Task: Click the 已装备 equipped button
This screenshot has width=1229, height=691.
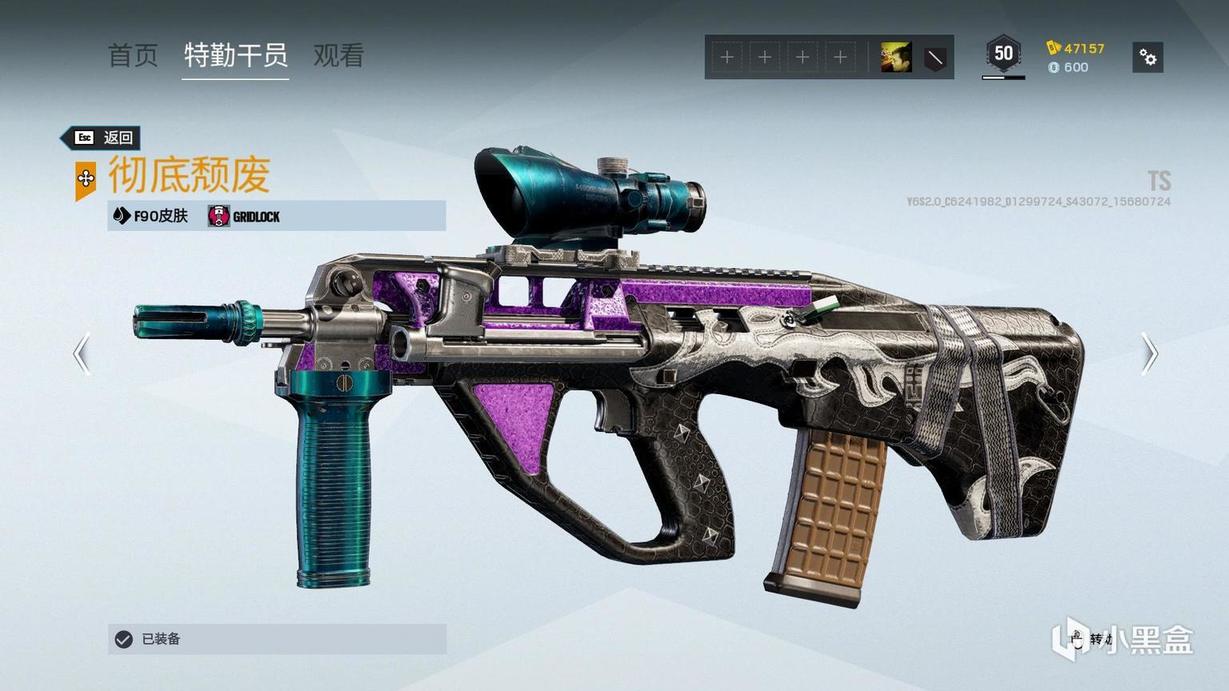Action: pos(277,639)
